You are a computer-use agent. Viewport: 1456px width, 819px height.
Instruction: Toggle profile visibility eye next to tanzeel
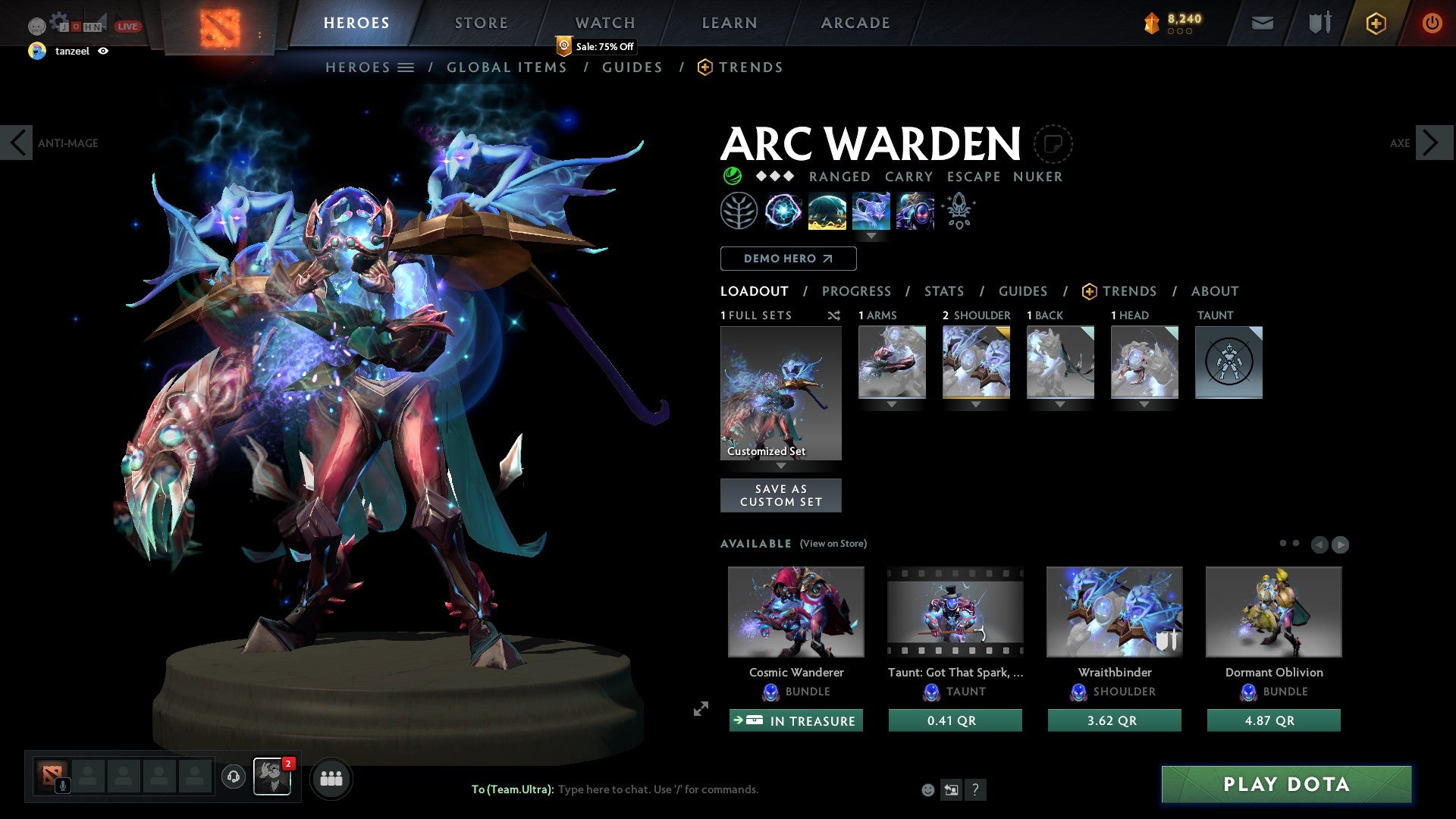pyautogui.click(x=104, y=52)
